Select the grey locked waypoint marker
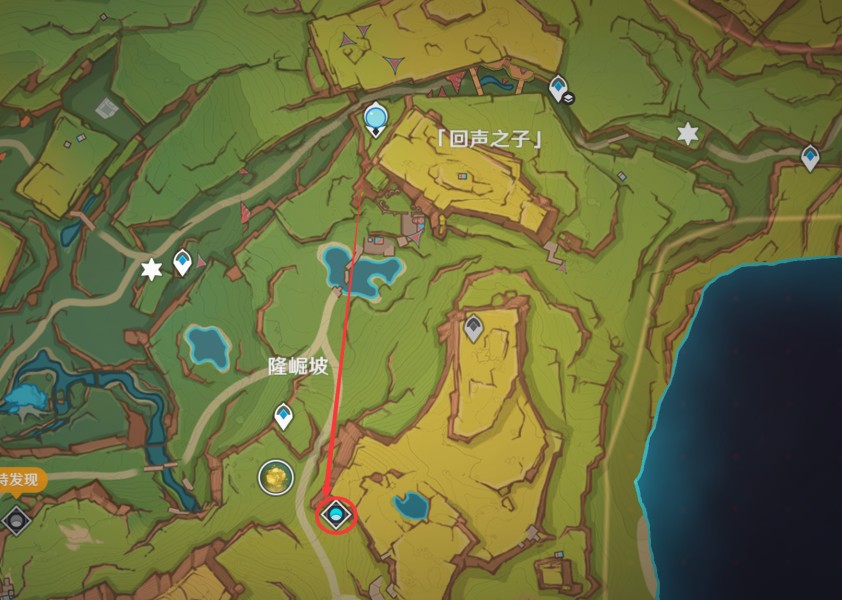This screenshot has height=600, width=842. 473,326
